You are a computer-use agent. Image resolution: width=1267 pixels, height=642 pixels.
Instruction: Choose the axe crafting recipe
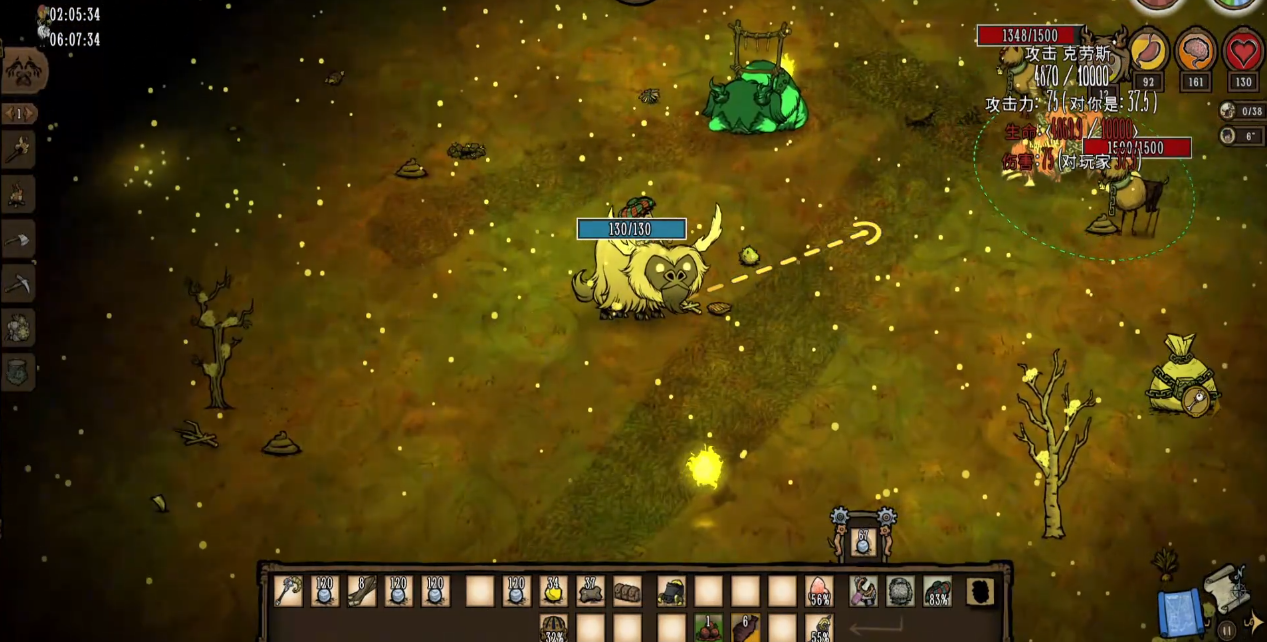coord(19,238)
